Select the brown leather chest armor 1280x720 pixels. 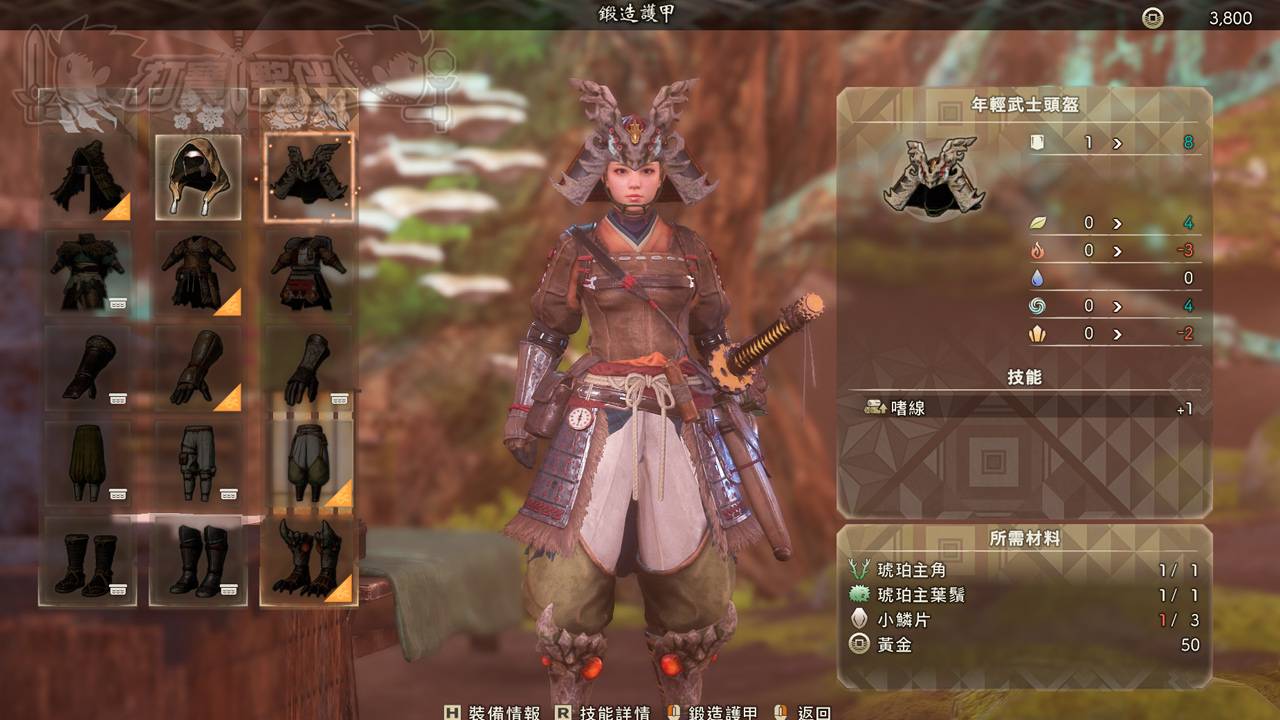coord(198,272)
